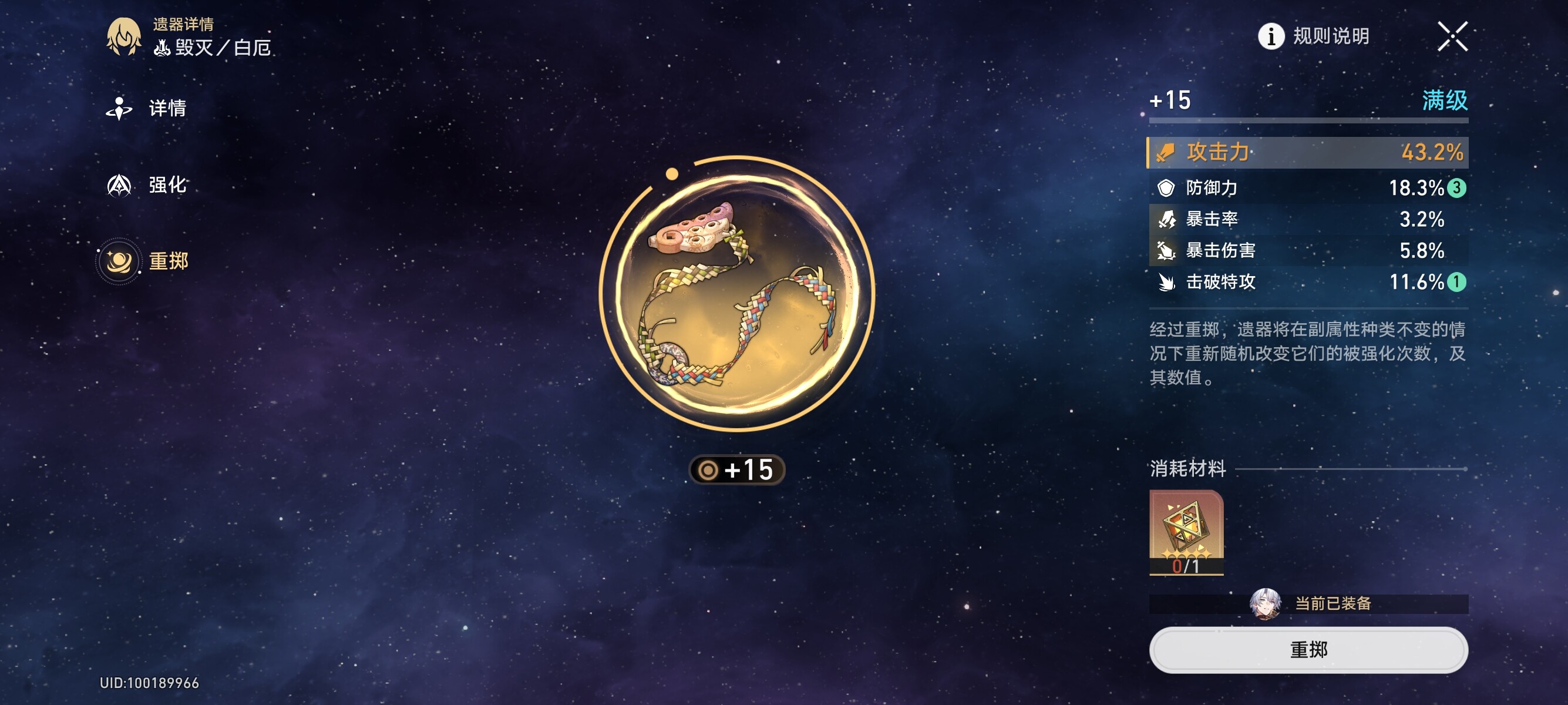Open the 规则说明 rules info
1568x705 pixels.
point(1314,36)
